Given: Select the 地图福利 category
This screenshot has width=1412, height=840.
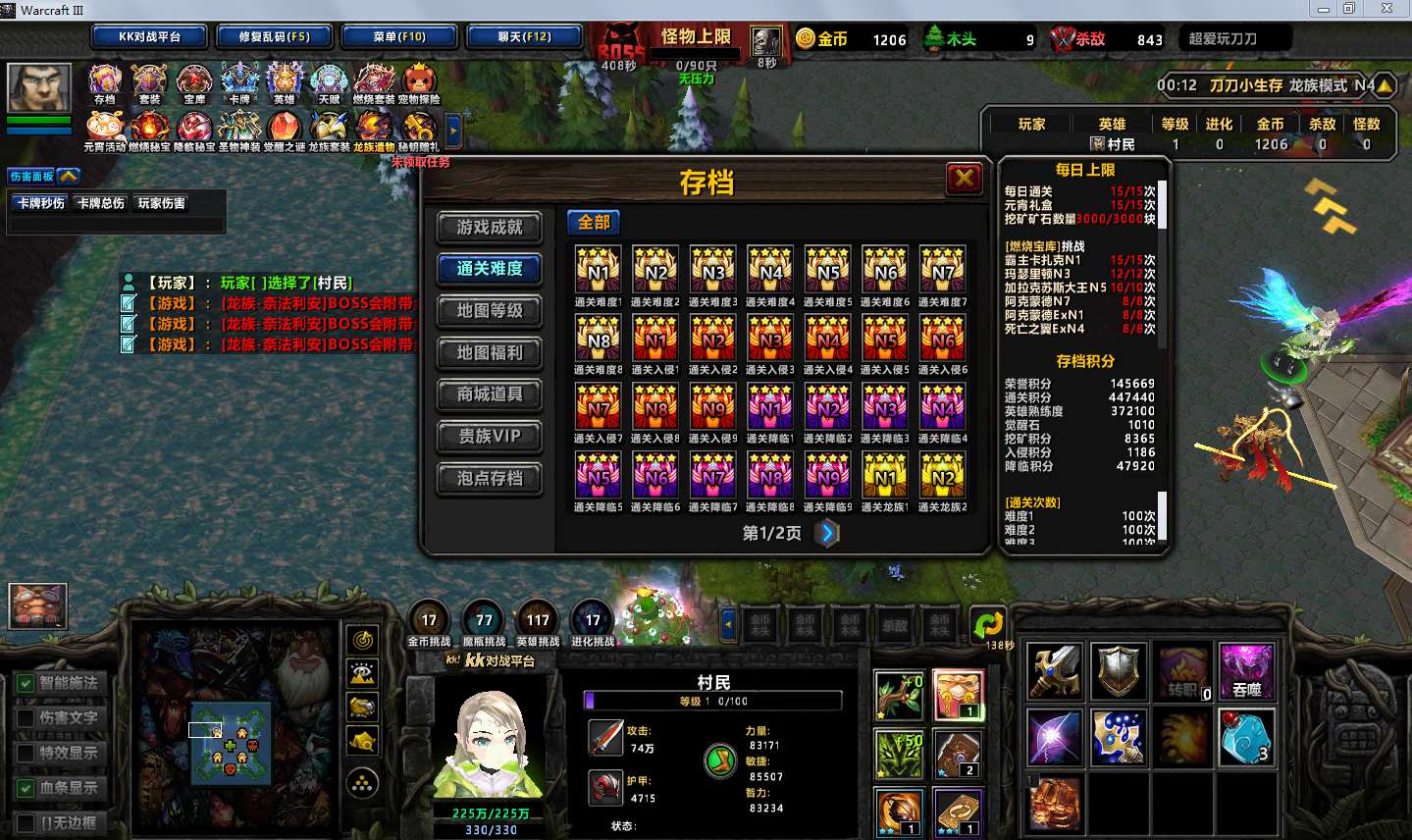Looking at the screenshot, I should coord(489,353).
